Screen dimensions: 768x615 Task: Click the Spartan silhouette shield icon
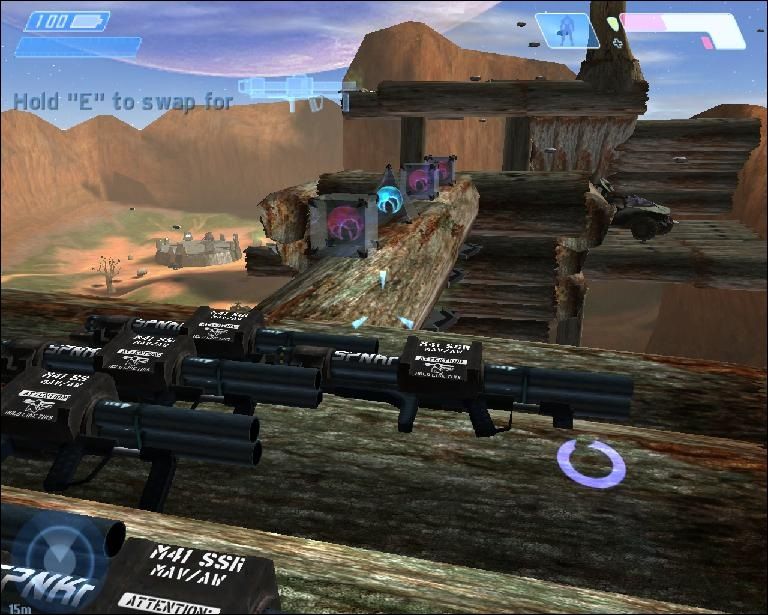tap(568, 30)
